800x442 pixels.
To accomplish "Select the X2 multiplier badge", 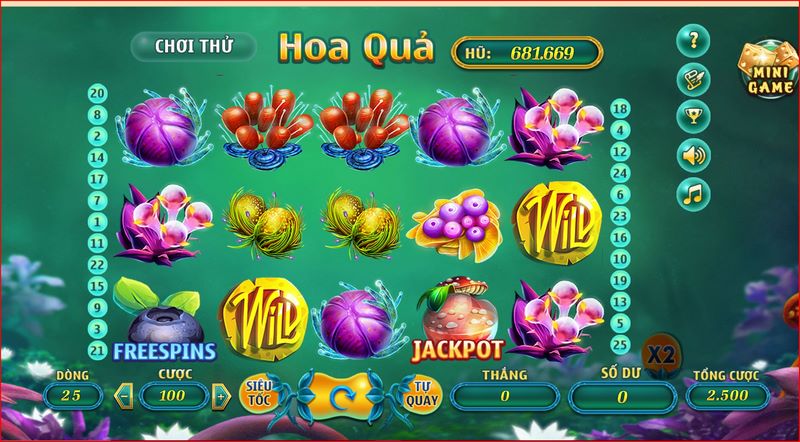I will [659, 354].
